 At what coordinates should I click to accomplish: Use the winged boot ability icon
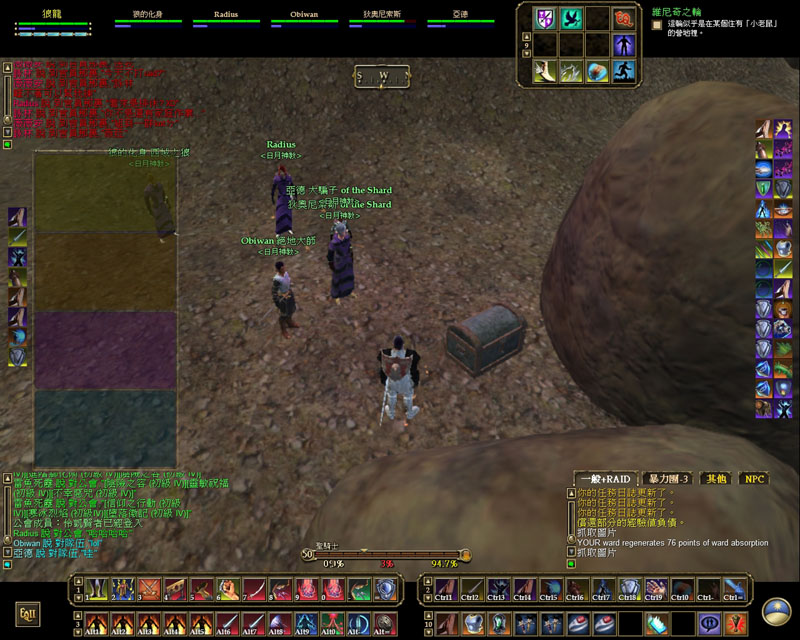546,71
